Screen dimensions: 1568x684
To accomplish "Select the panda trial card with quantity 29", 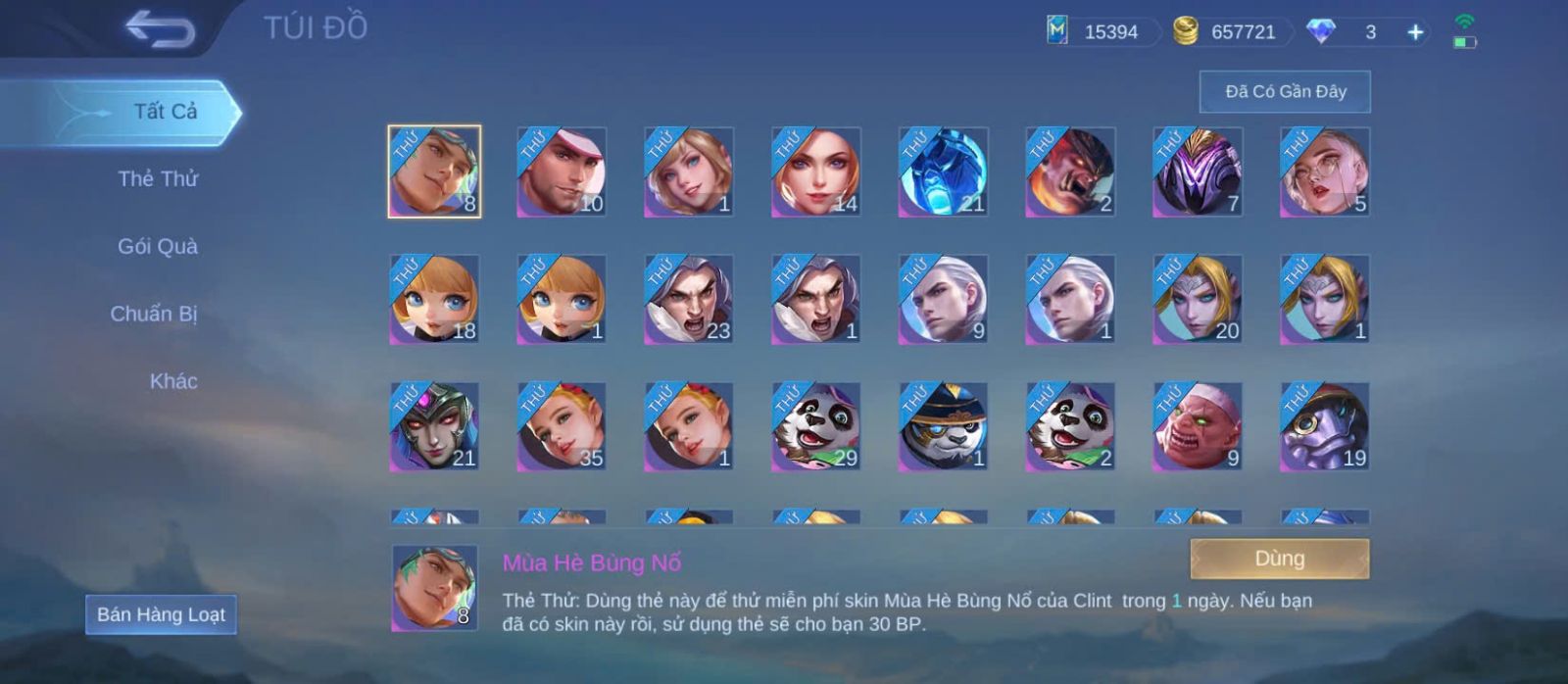I will (816, 426).
